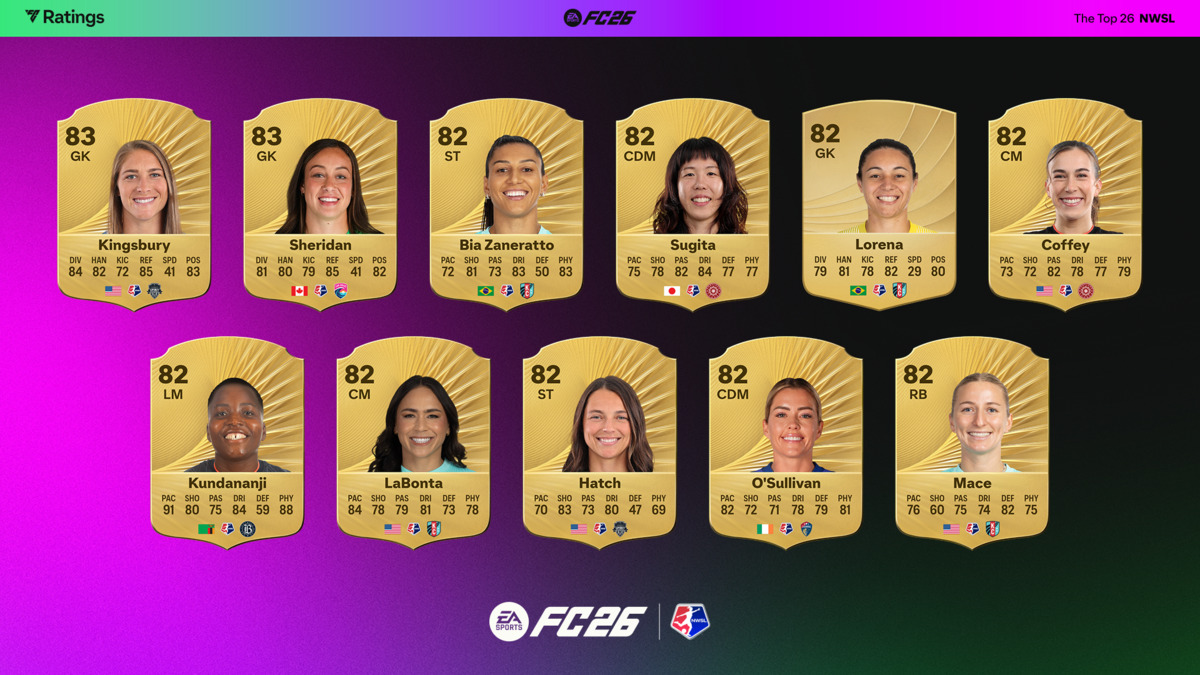
Task: Select the Mace right back card
Action: tap(972, 440)
